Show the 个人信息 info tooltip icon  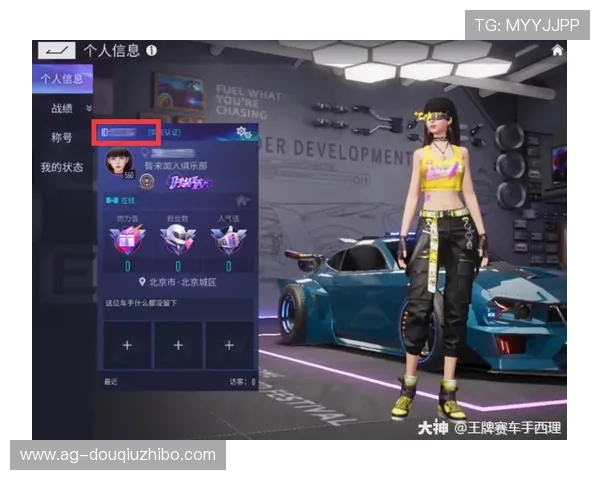pyautogui.click(x=151, y=49)
